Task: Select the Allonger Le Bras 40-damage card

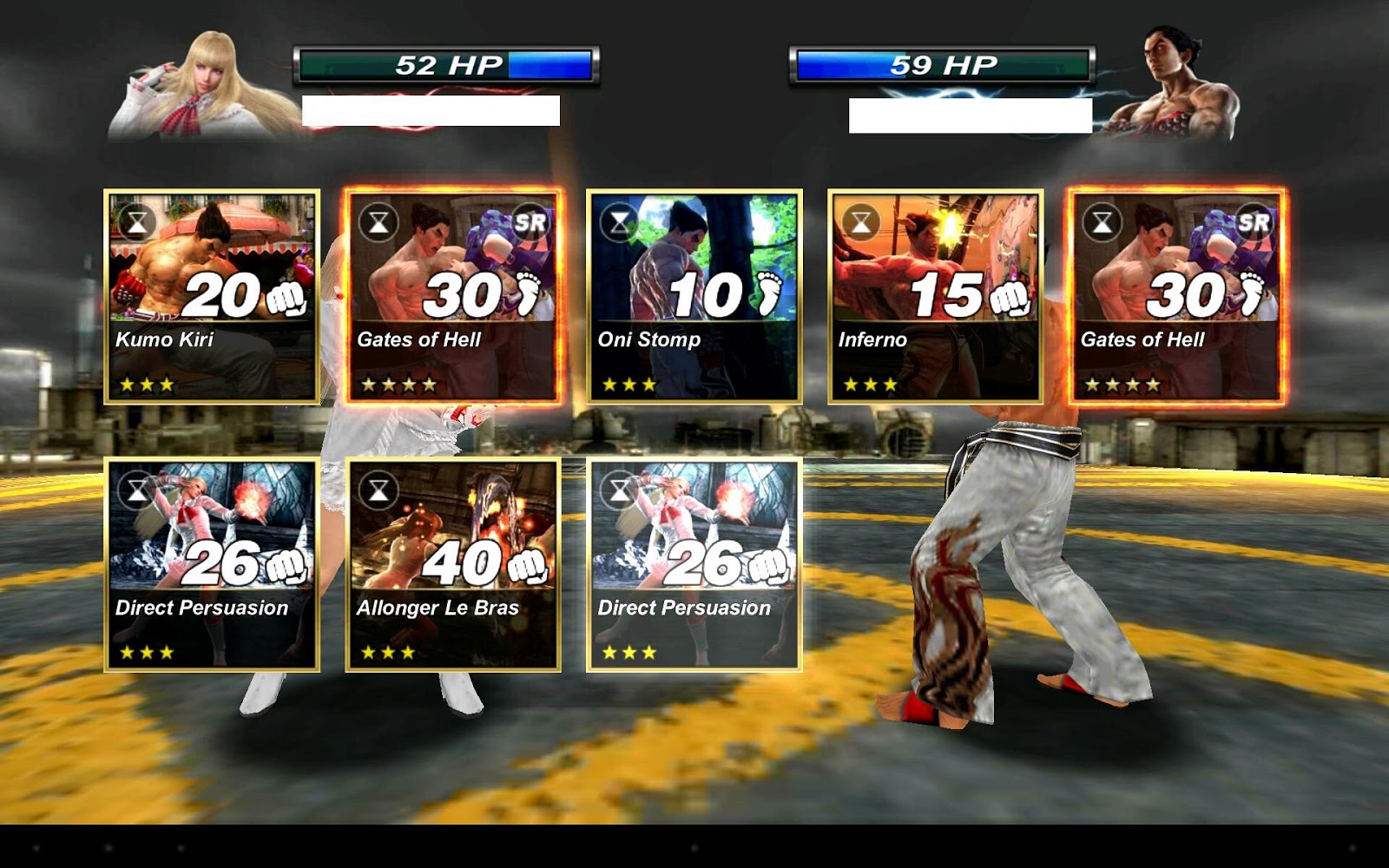Action: pos(451,564)
